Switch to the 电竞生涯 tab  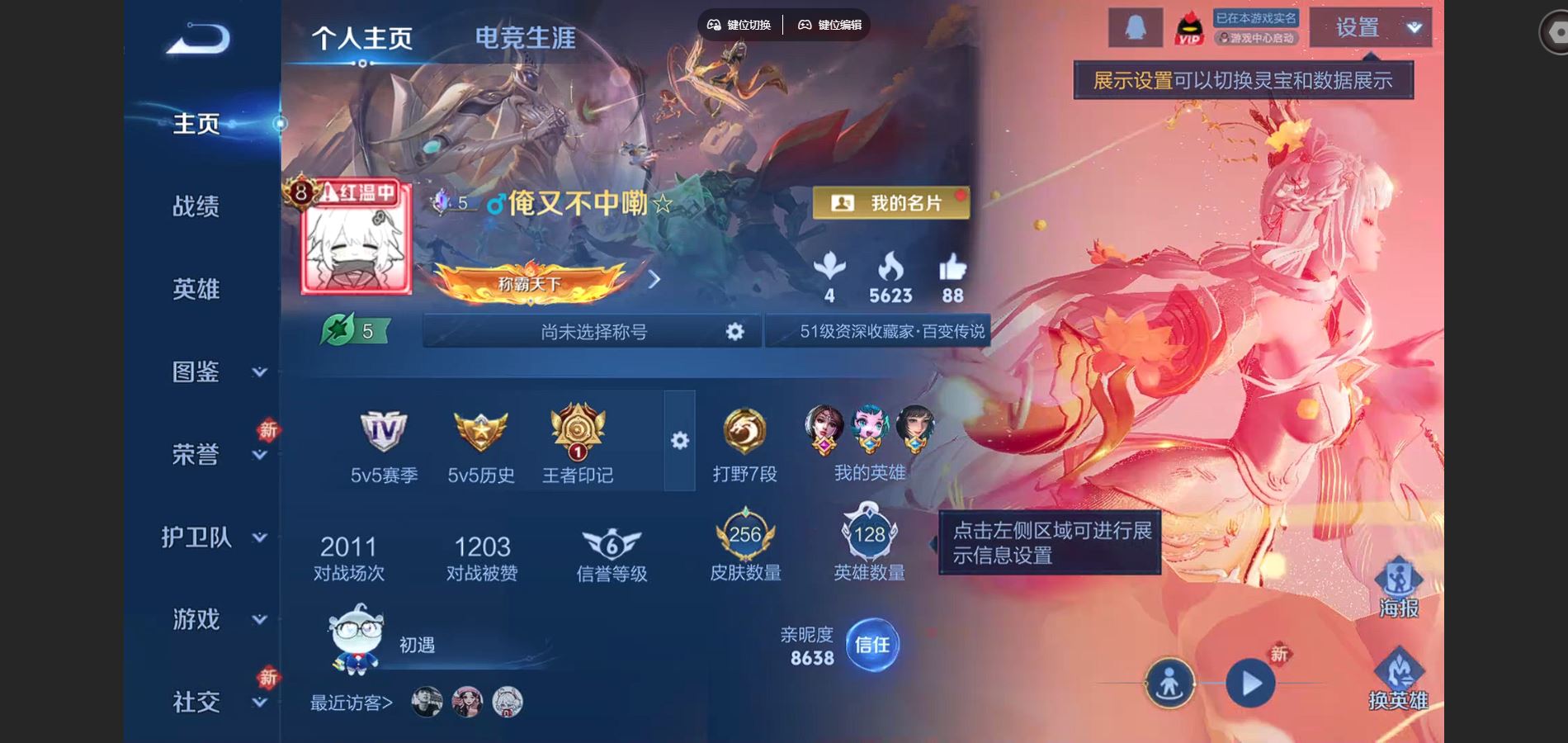[524, 37]
